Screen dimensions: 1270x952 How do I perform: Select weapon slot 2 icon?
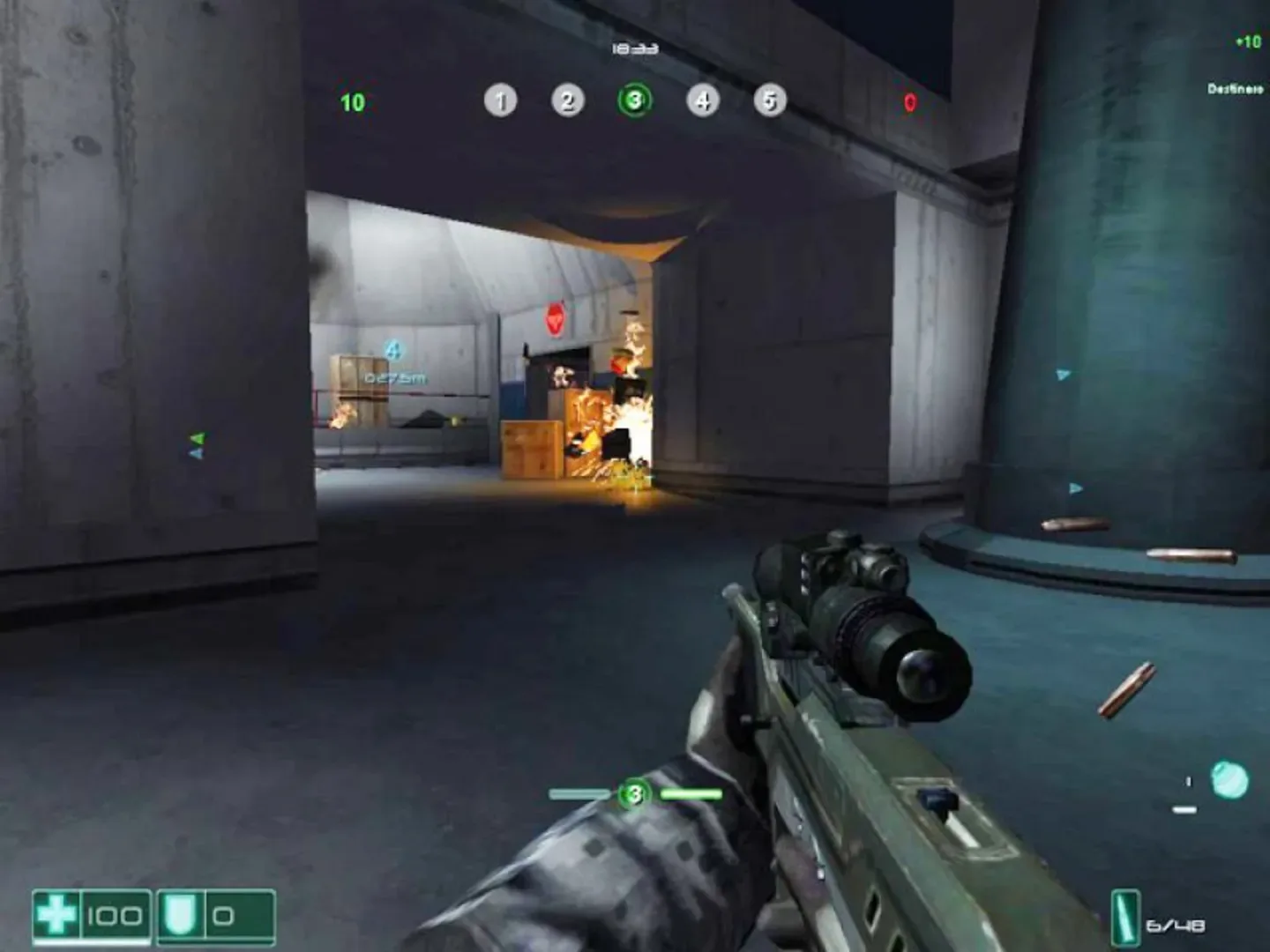pos(567,101)
